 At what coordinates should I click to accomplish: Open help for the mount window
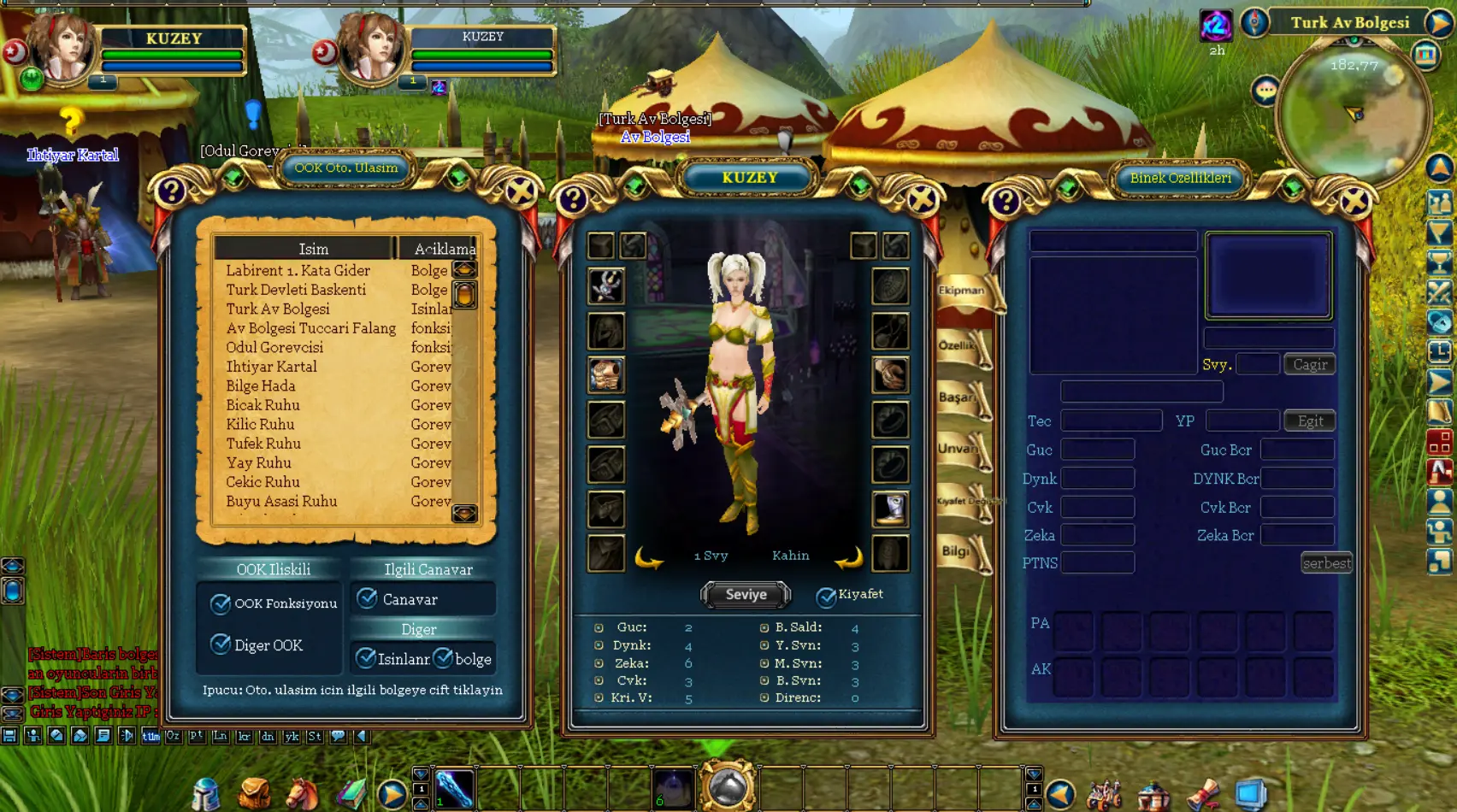1006,202
